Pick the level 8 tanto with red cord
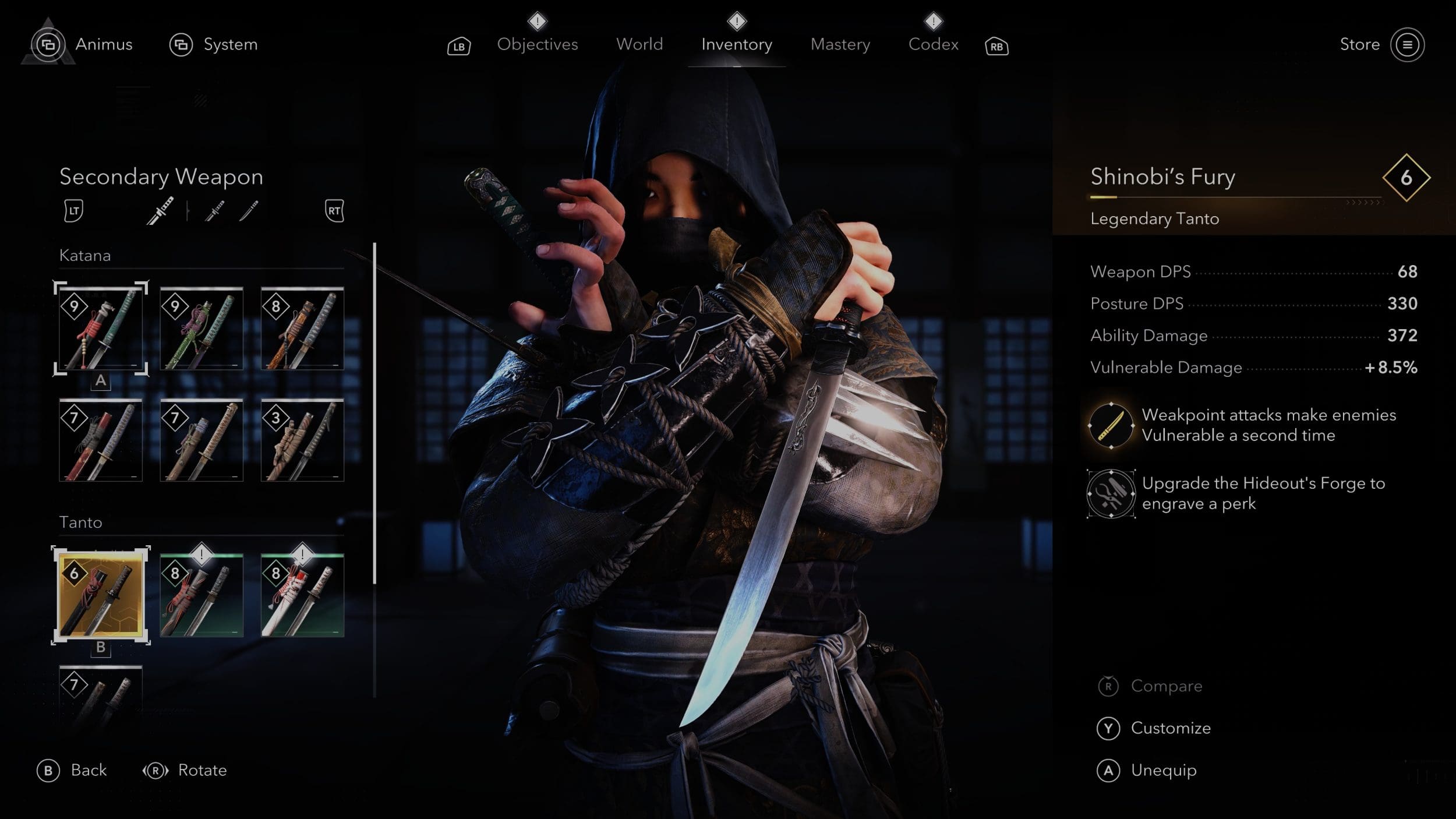Image resolution: width=1456 pixels, height=819 pixels. click(x=202, y=595)
